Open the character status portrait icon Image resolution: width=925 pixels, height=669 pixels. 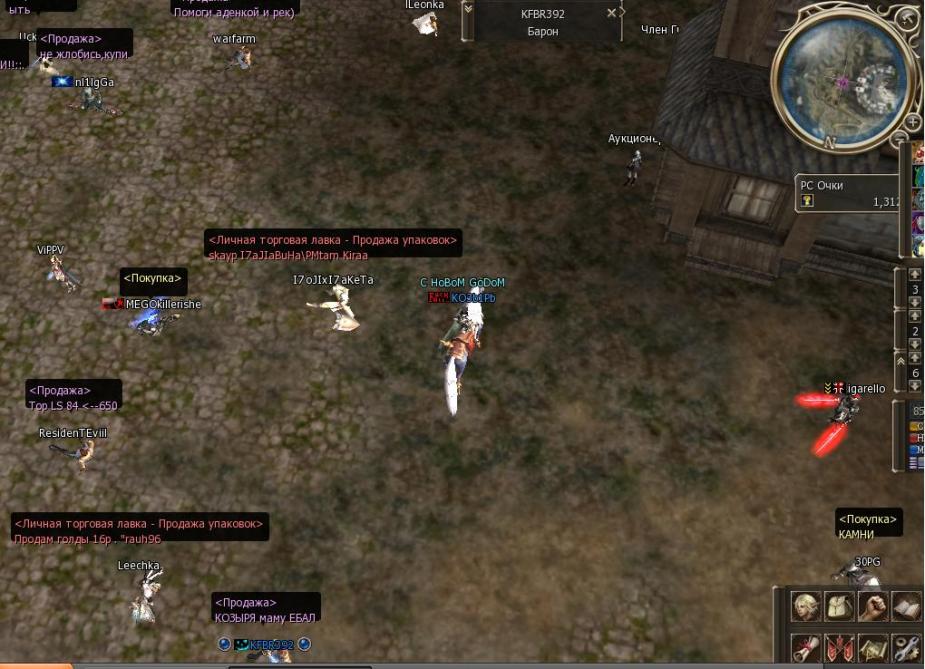tap(806, 605)
